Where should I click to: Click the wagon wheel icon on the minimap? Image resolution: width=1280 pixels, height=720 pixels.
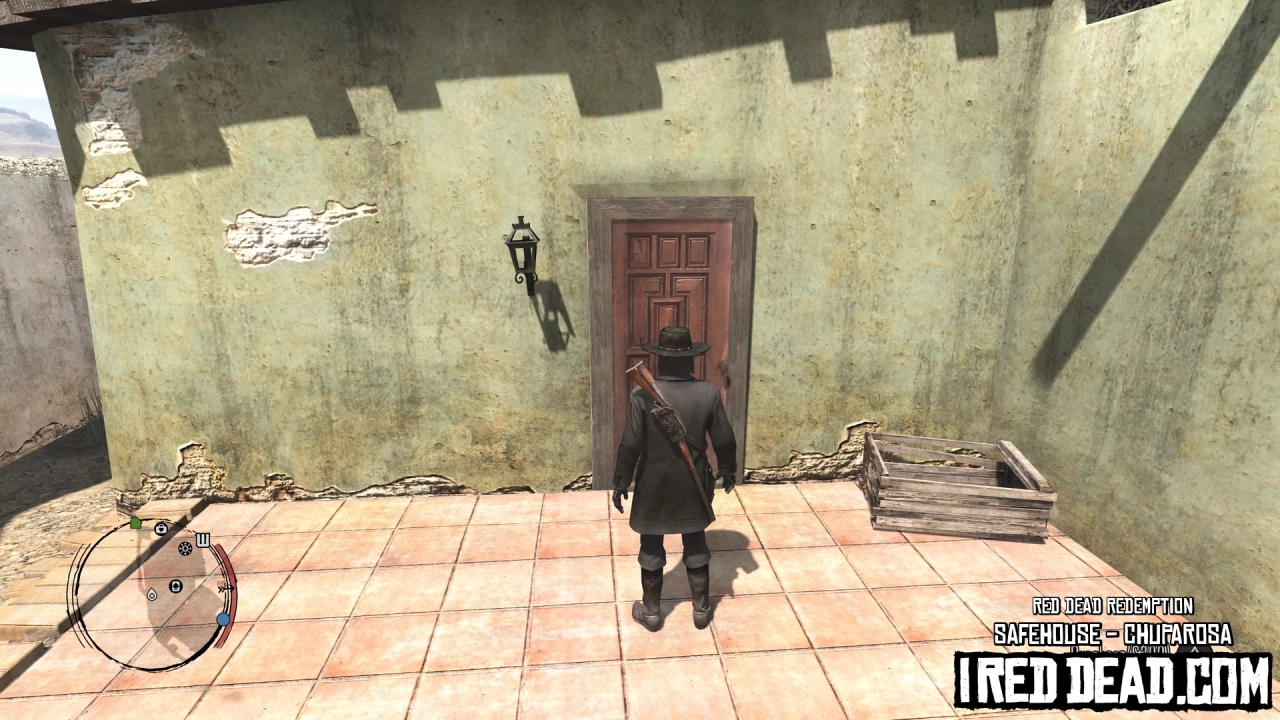coord(185,549)
